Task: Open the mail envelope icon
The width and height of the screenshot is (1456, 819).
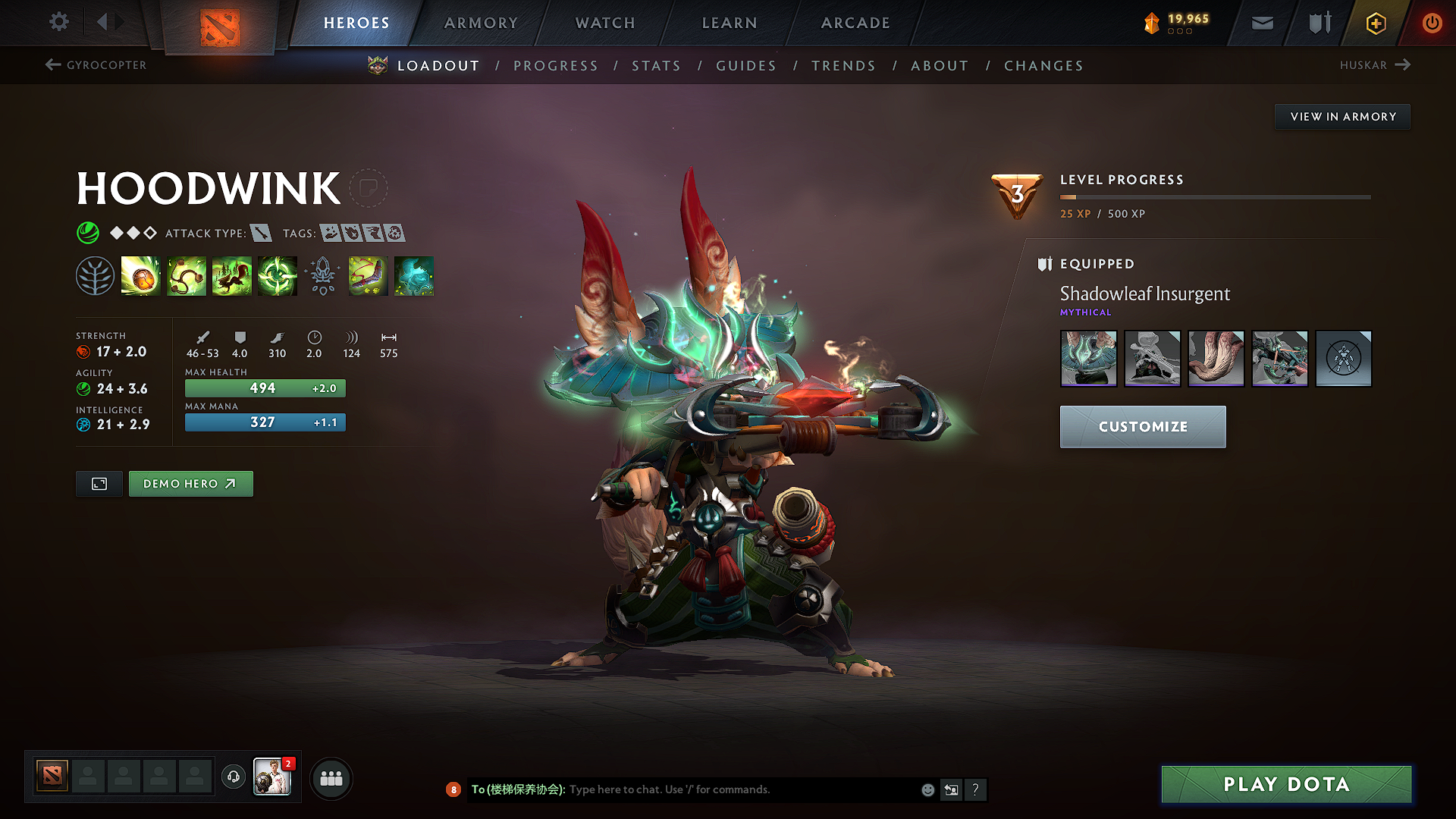Action: pyautogui.click(x=1262, y=23)
